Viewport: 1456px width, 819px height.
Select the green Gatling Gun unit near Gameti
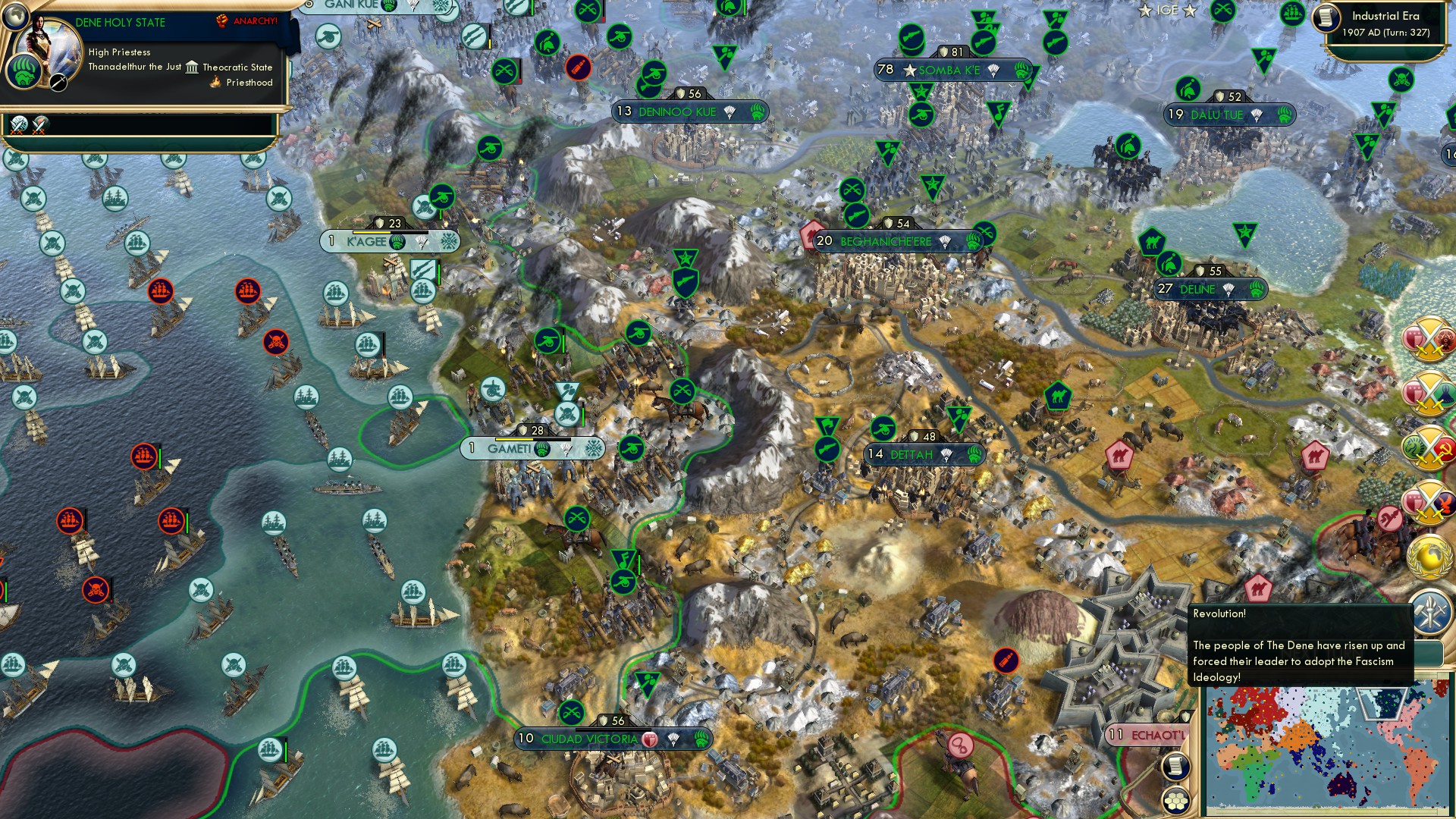(x=632, y=449)
